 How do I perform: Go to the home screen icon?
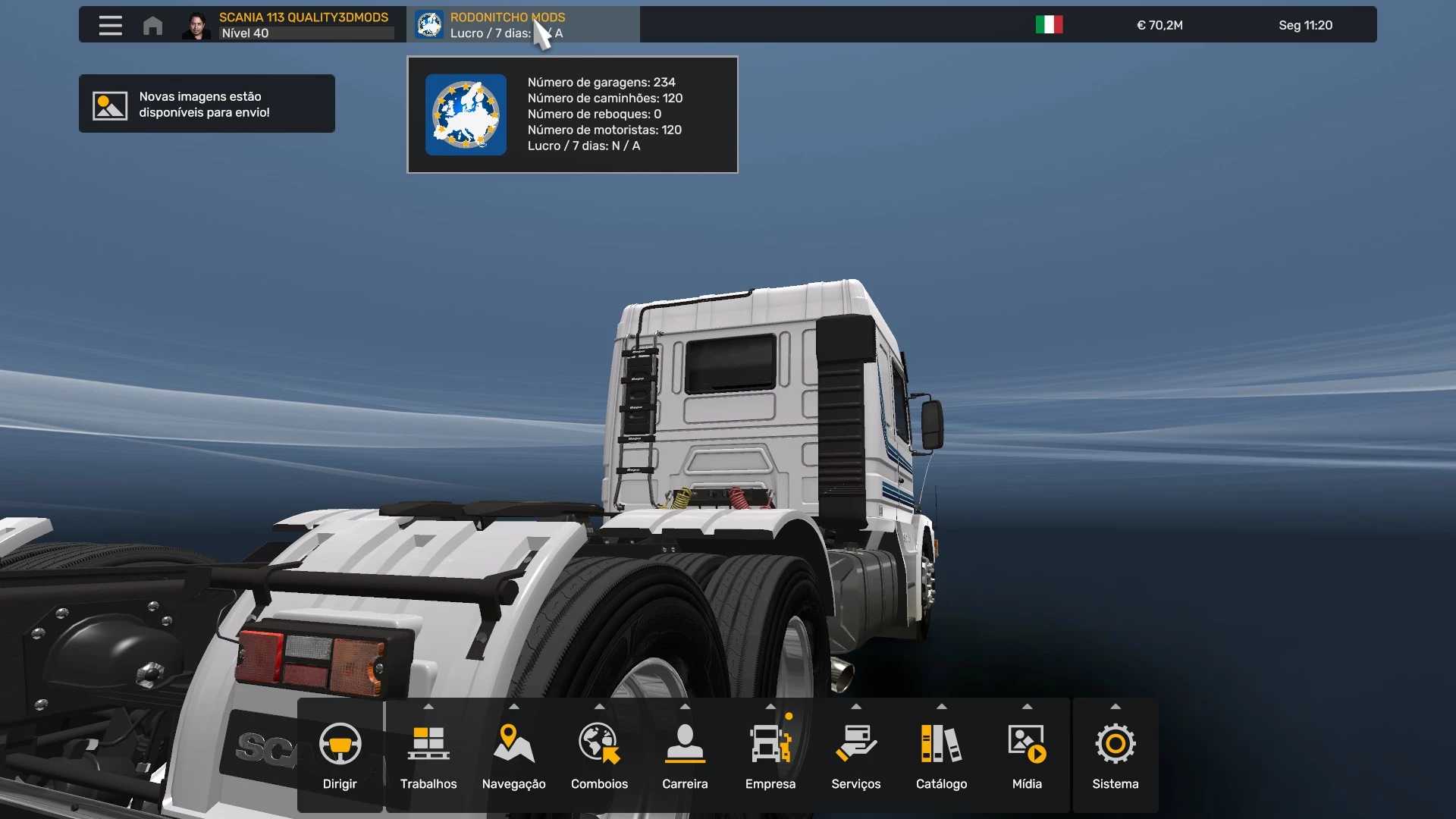pos(152,25)
